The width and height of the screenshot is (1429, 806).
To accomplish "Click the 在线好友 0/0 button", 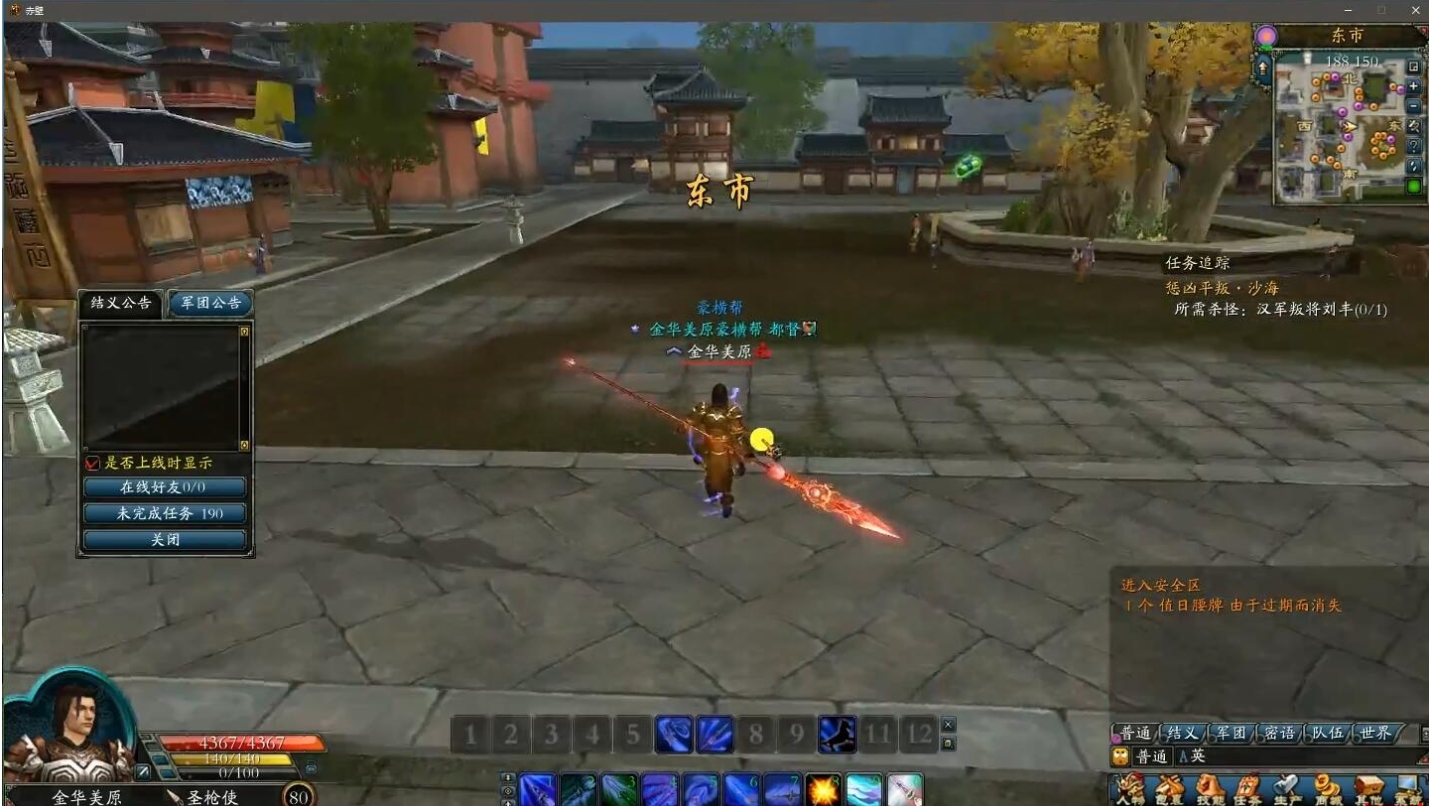I will pyautogui.click(x=165, y=488).
